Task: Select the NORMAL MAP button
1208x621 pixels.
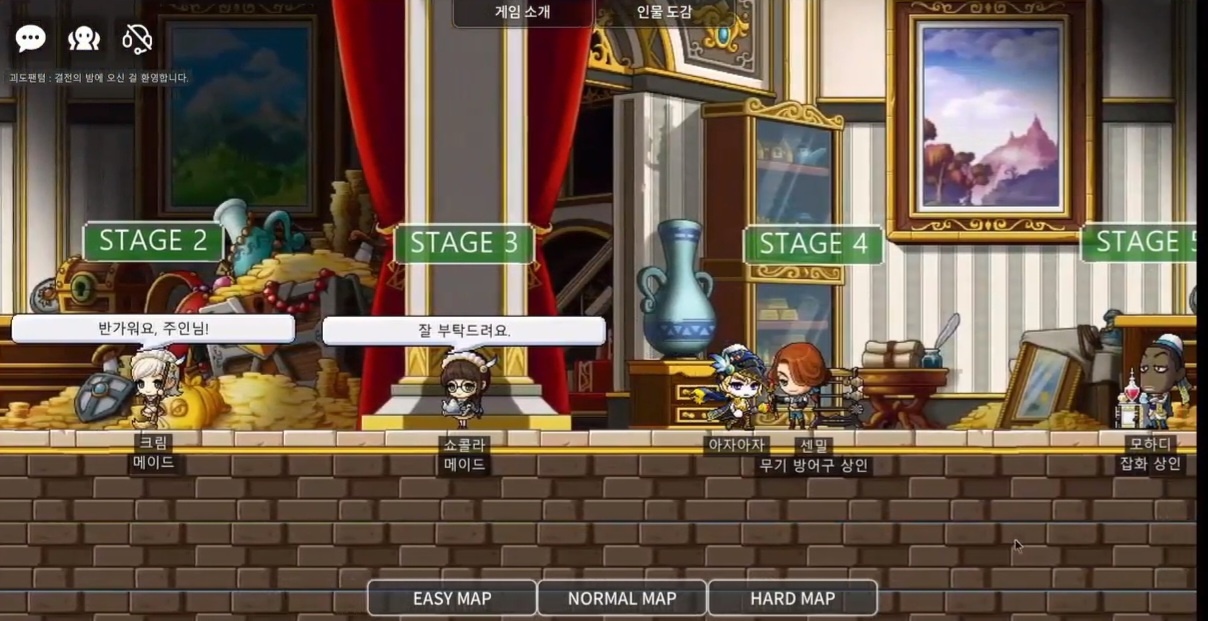Action: [x=622, y=598]
